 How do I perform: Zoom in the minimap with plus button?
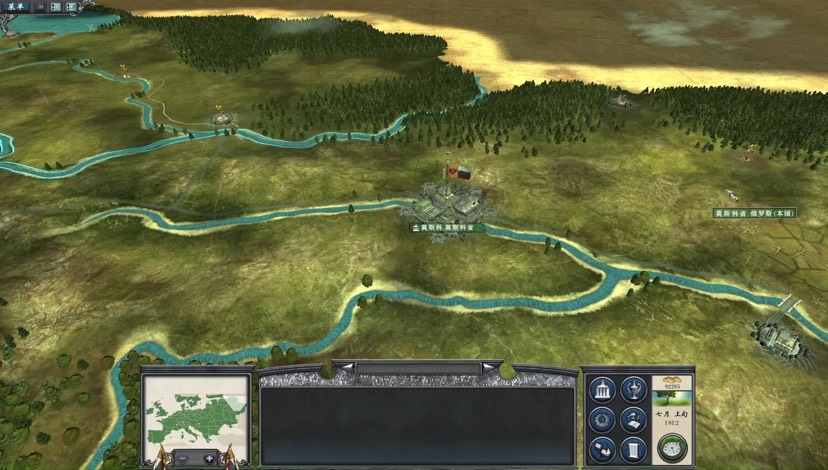209,458
